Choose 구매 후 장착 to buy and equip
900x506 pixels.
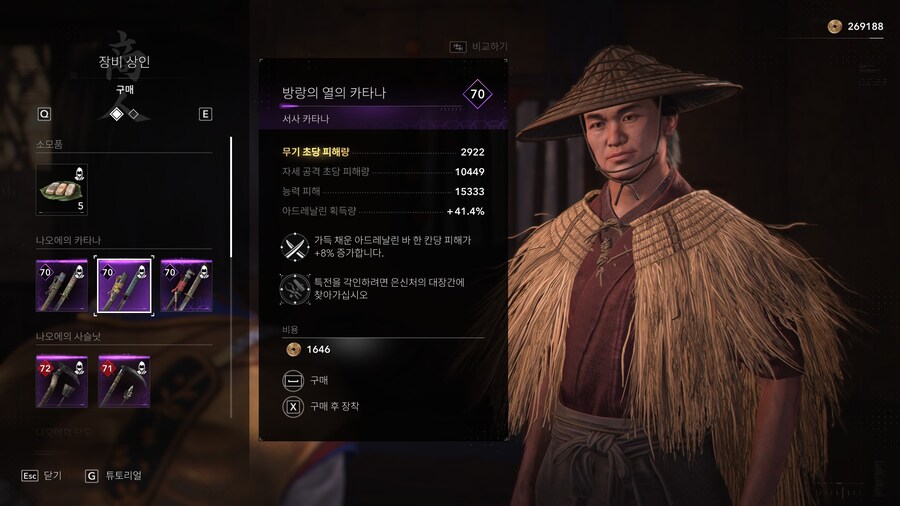(333, 407)
